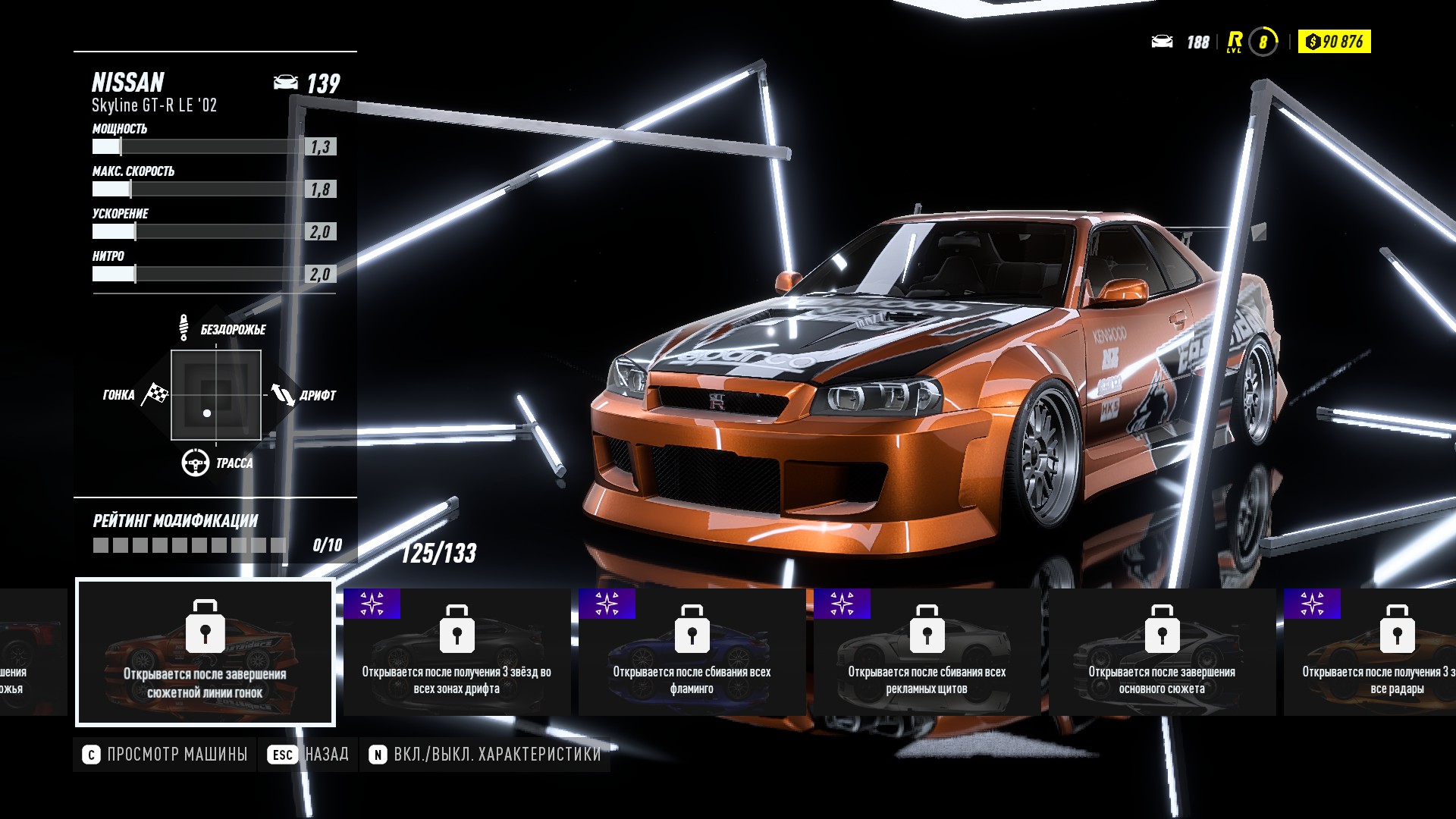Open the car view (Просмотр машины)
The height and width of the screenshot is (819, 1456).
(x=165, y=755)
